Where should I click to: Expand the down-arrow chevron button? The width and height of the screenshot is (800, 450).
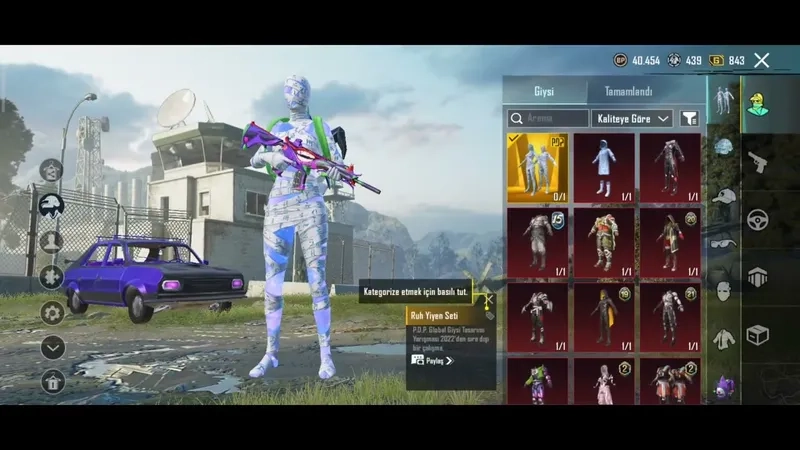pos(52,347)
